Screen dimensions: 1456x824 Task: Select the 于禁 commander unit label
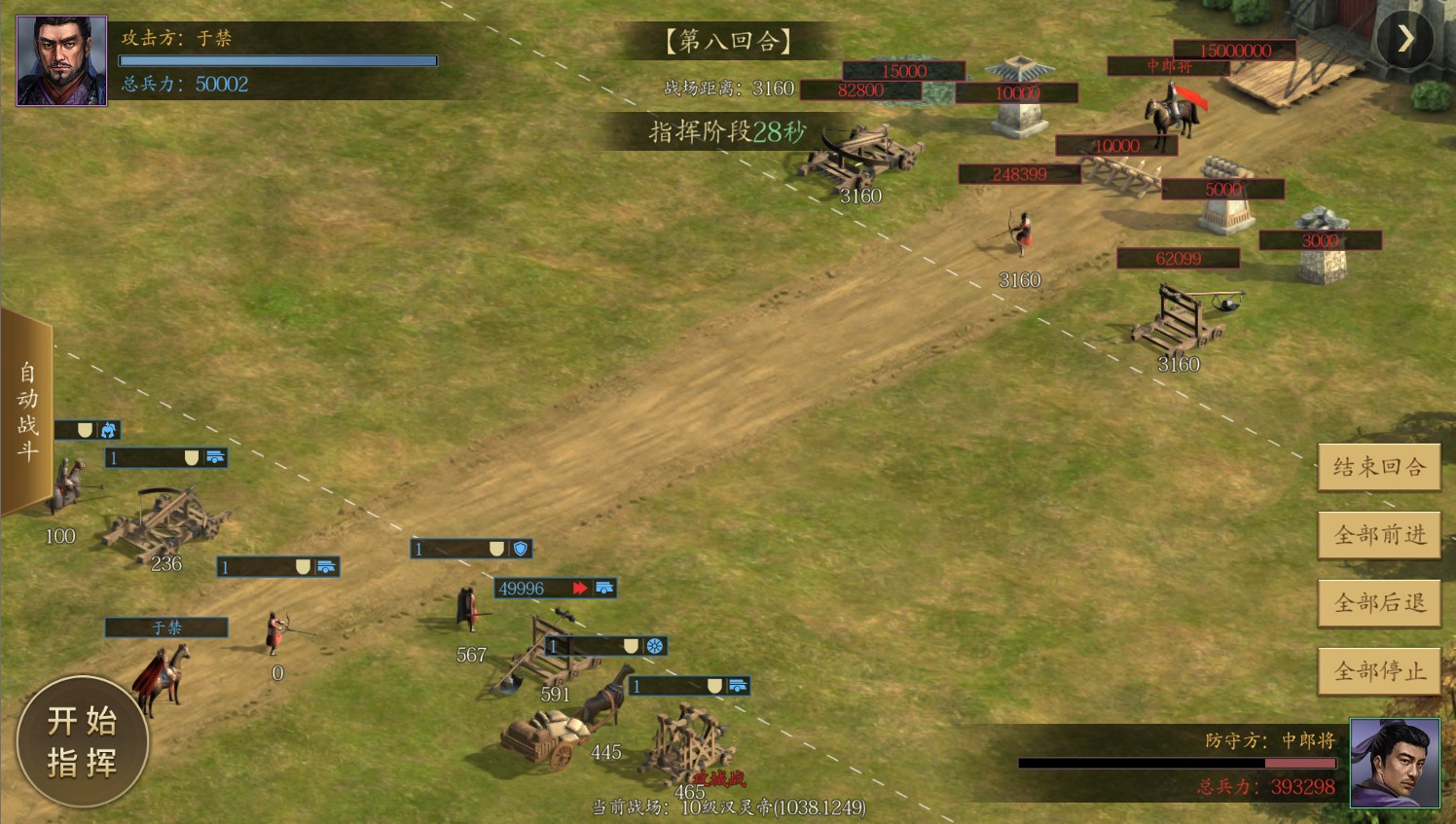(x=166, y=627)
